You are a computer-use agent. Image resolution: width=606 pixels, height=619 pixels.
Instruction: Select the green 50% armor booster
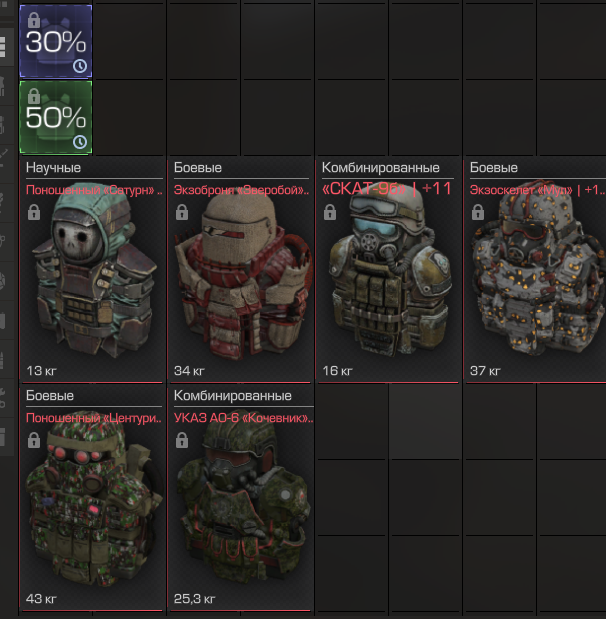(56, 117)
